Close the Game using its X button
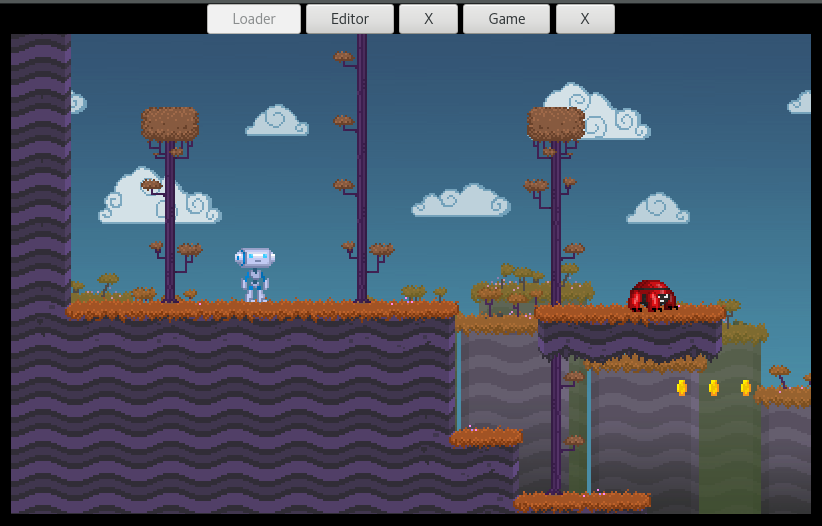The width and height of the screenshot is (822, 526). point(585,19)
